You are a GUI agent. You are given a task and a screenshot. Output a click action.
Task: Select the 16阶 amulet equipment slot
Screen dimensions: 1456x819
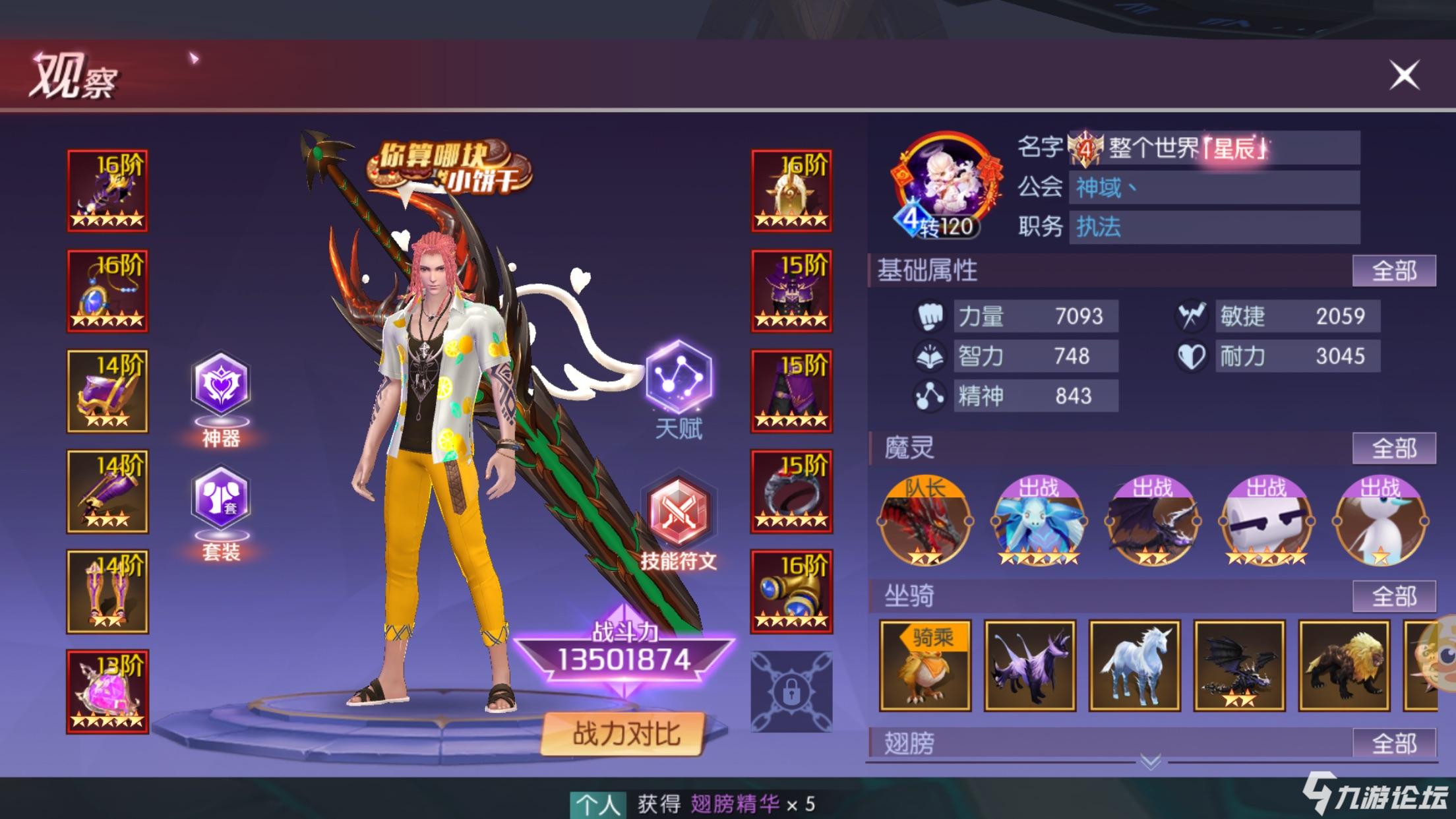[107, 292]
